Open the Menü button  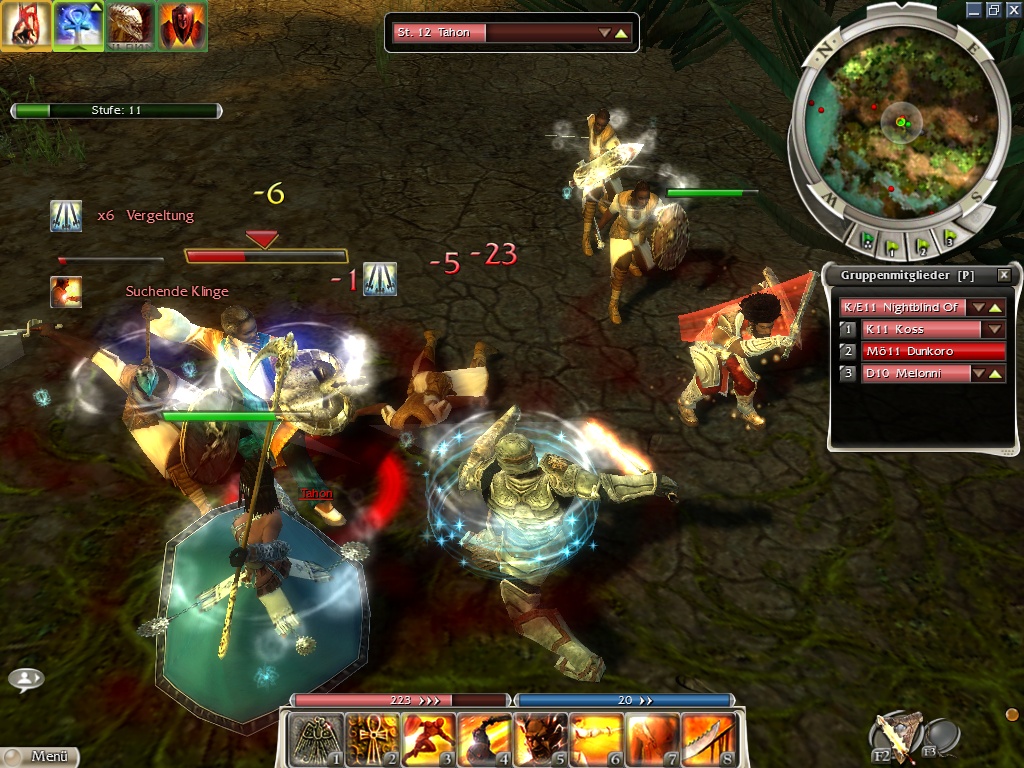tap(40, 757)
